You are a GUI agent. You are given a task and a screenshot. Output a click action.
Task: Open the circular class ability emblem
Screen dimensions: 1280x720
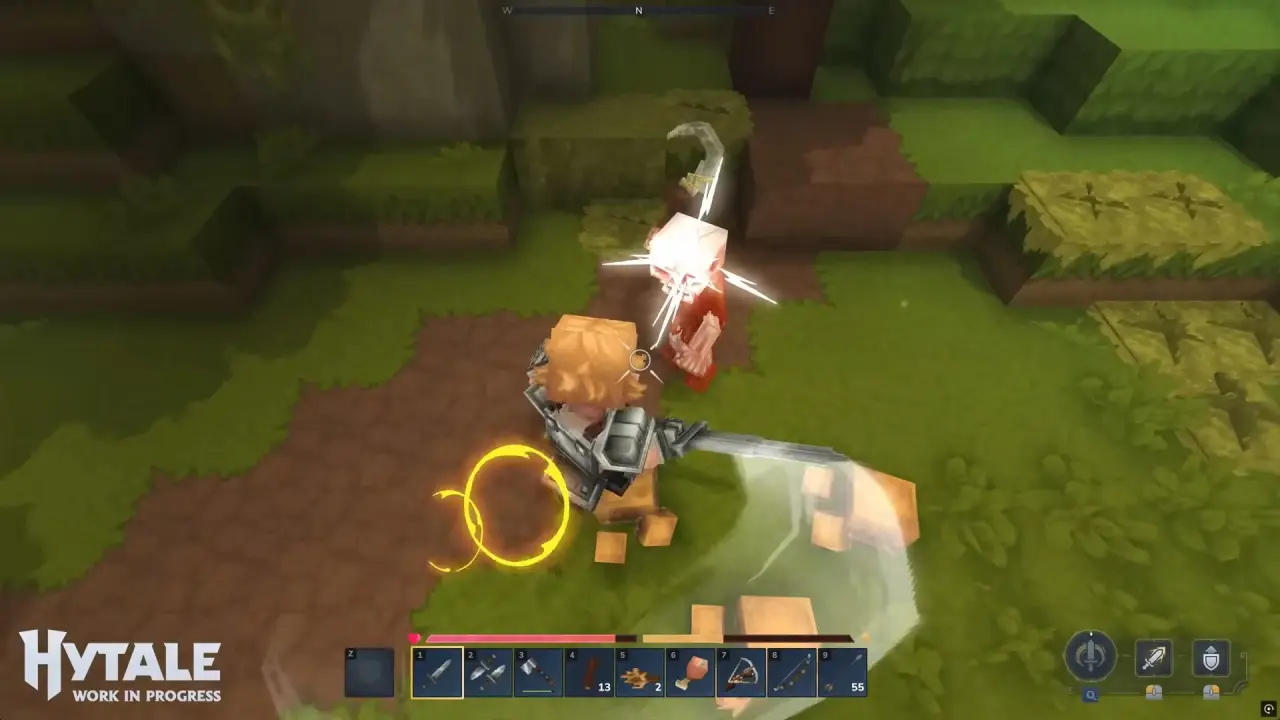pyautogui.click(x=1091, y=657)
